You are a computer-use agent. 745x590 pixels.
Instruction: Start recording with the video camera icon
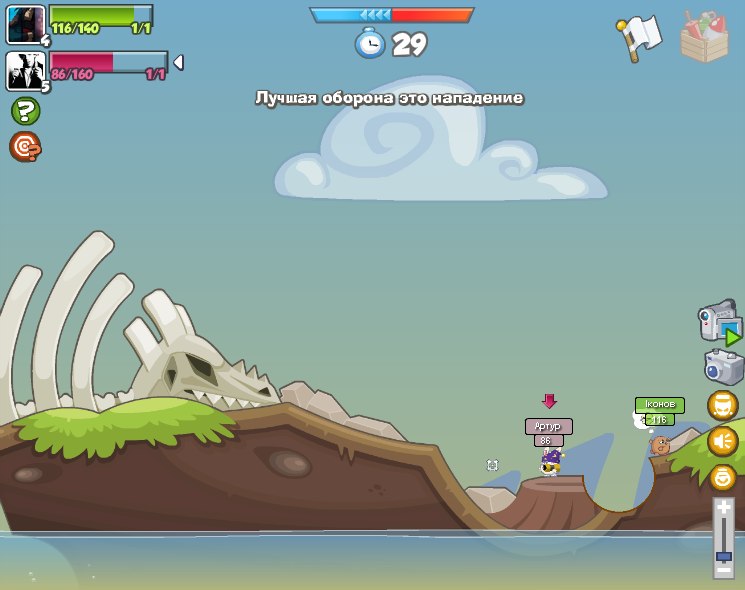718,325
